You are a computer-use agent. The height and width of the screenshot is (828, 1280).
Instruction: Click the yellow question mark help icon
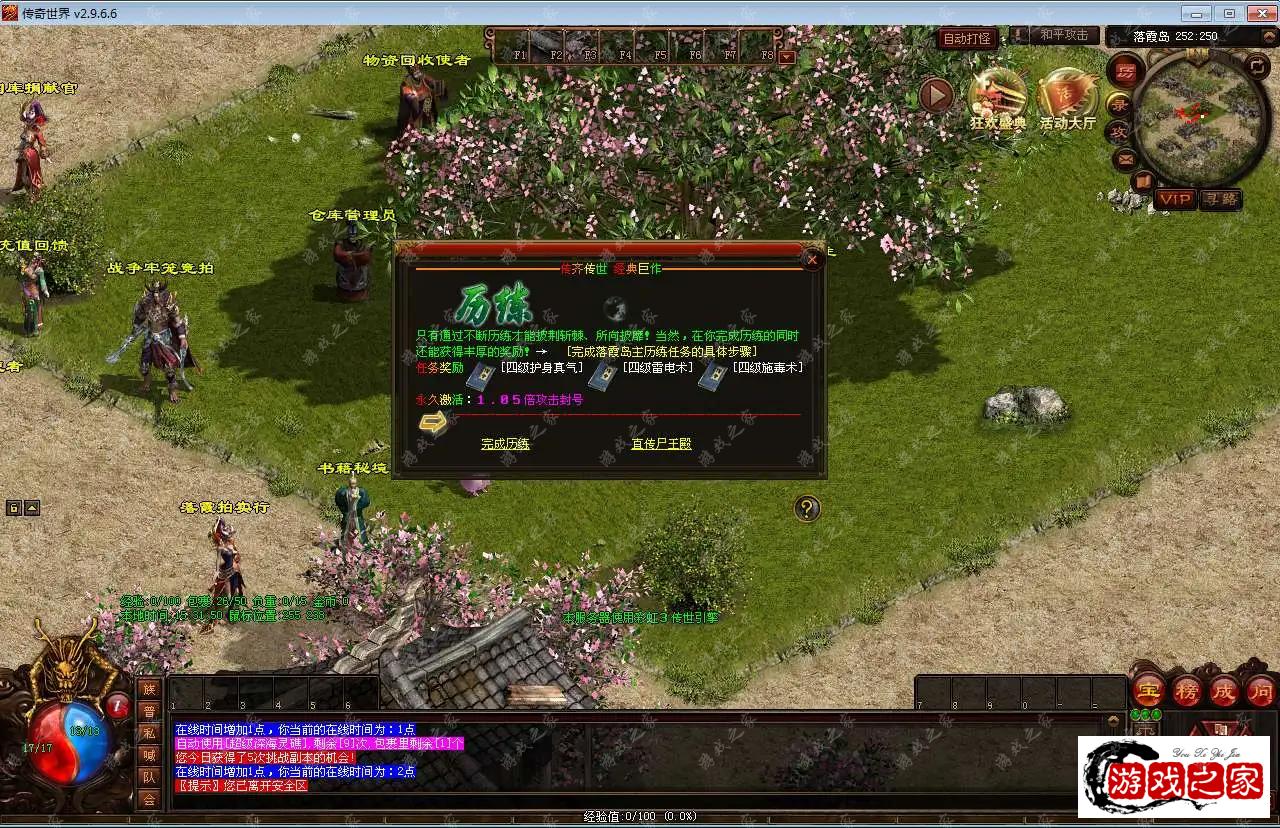click(x=807, y=509)
